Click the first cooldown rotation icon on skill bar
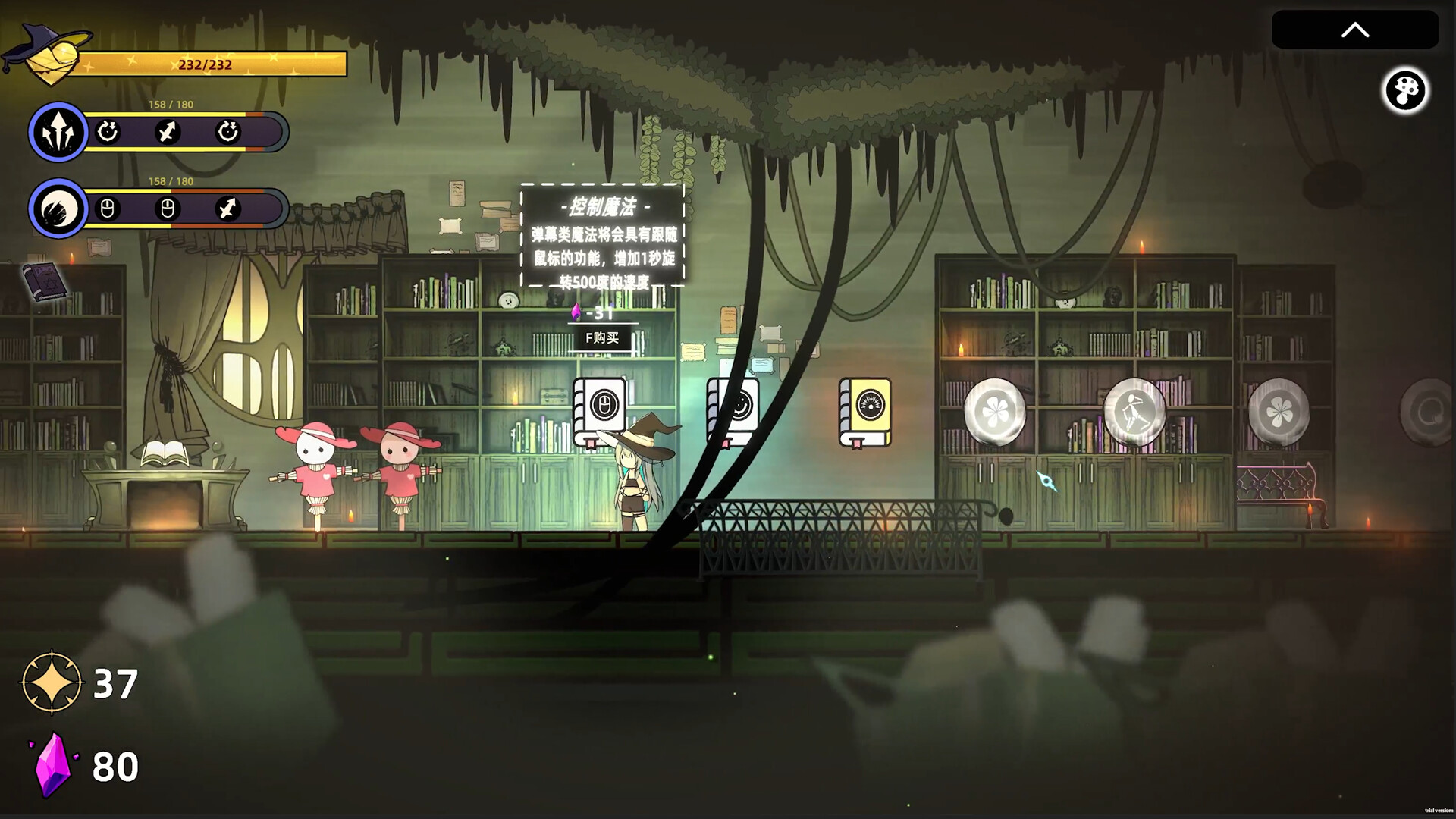Screen dimensions: 1456x819 point(109,132)
